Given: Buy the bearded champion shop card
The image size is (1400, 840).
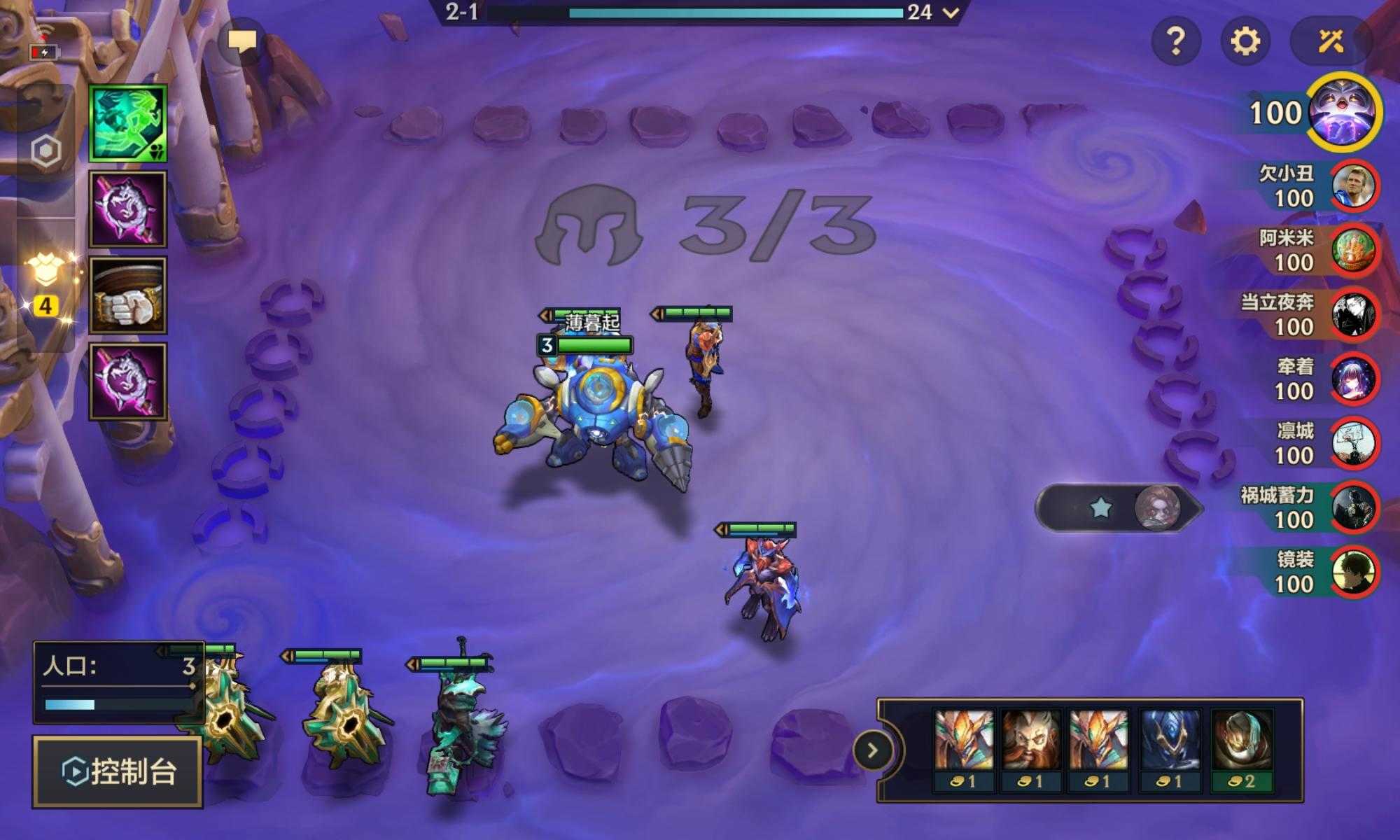Looking at the screenshot, I should click(1032, 749).
